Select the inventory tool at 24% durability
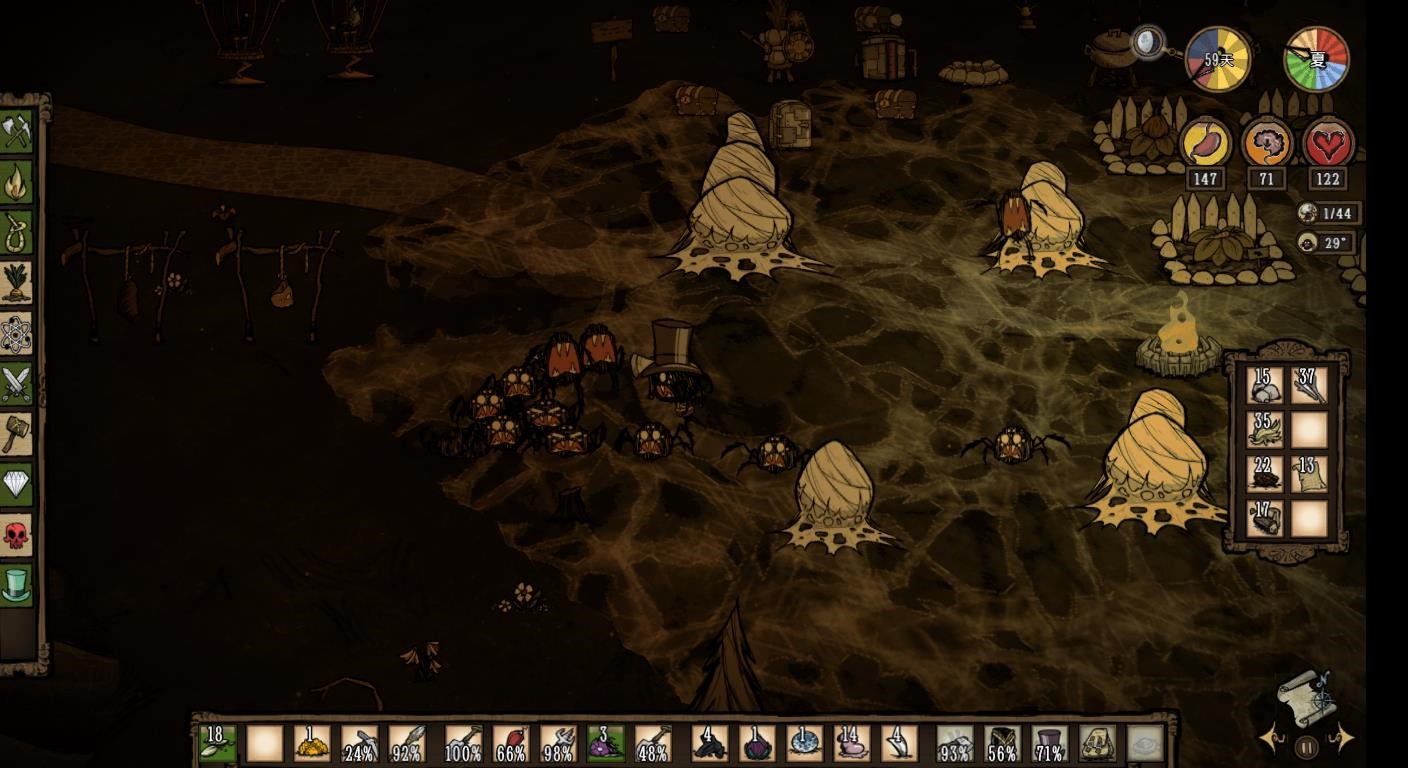 pos(359,744)
